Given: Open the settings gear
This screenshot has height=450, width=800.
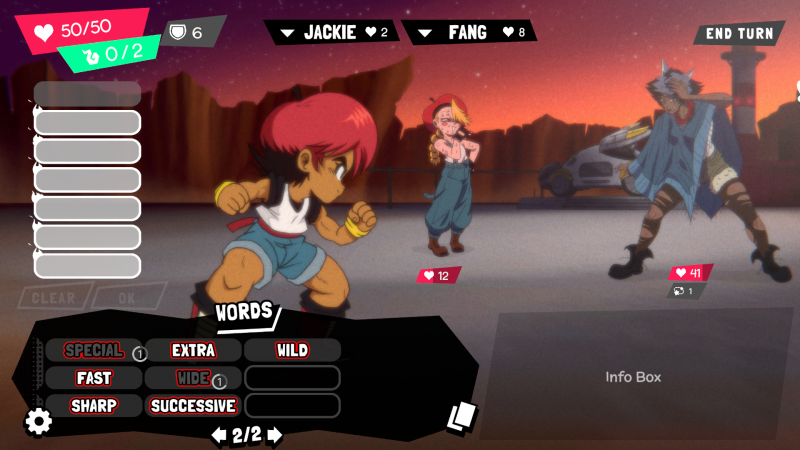Looking at the screenshot, I should 38,422.
